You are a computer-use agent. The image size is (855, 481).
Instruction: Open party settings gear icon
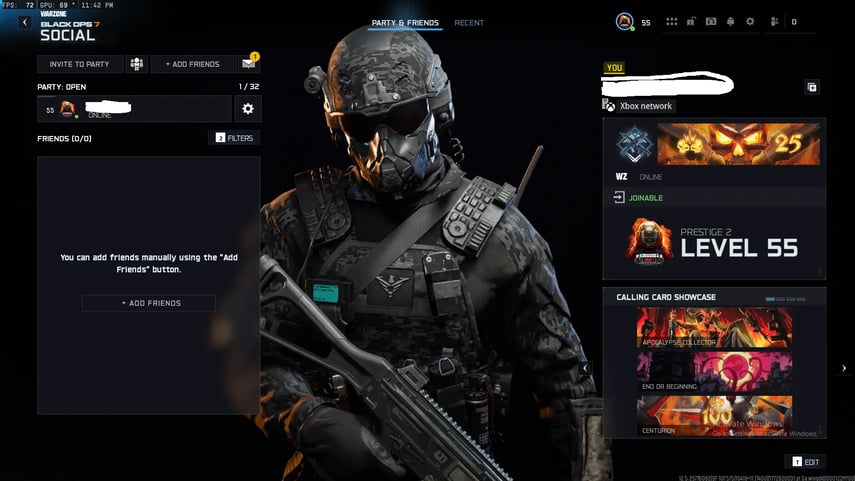[x=248, y=109]
